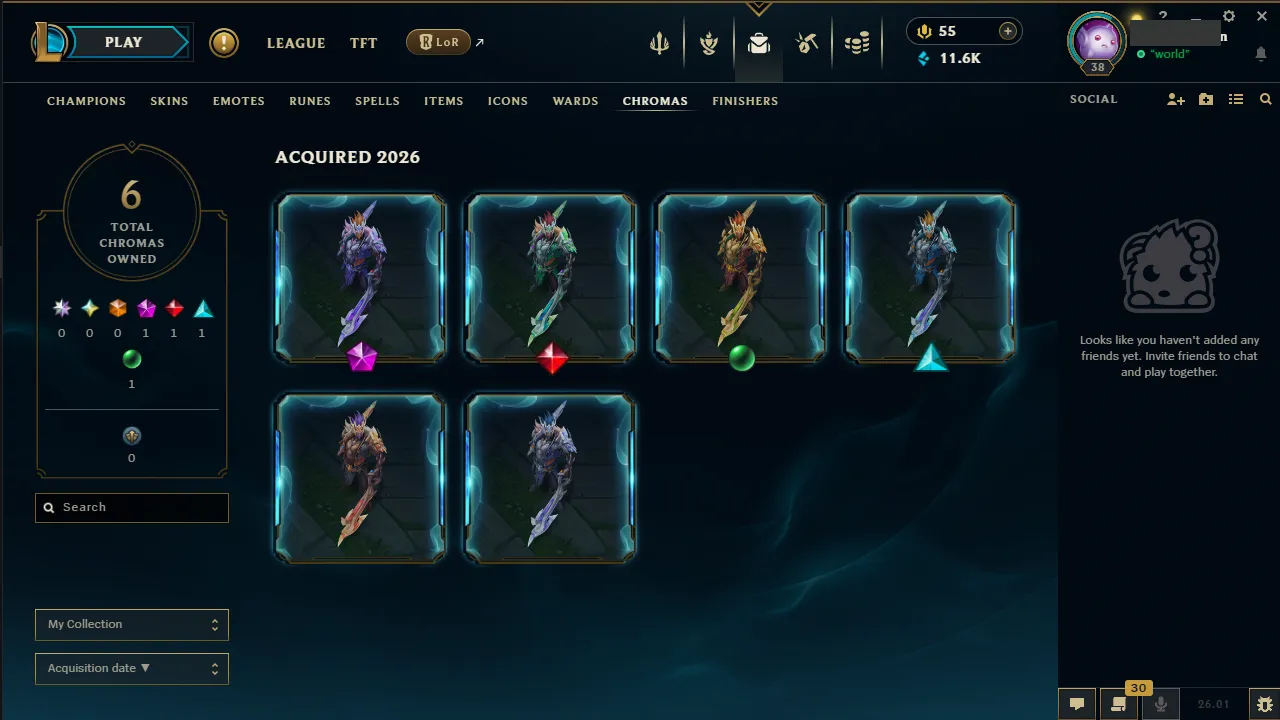The height and width of the screenshot is (720, 1280).
Task: Toggle the emerald chroma rarity filter
Action: point(132,359)
